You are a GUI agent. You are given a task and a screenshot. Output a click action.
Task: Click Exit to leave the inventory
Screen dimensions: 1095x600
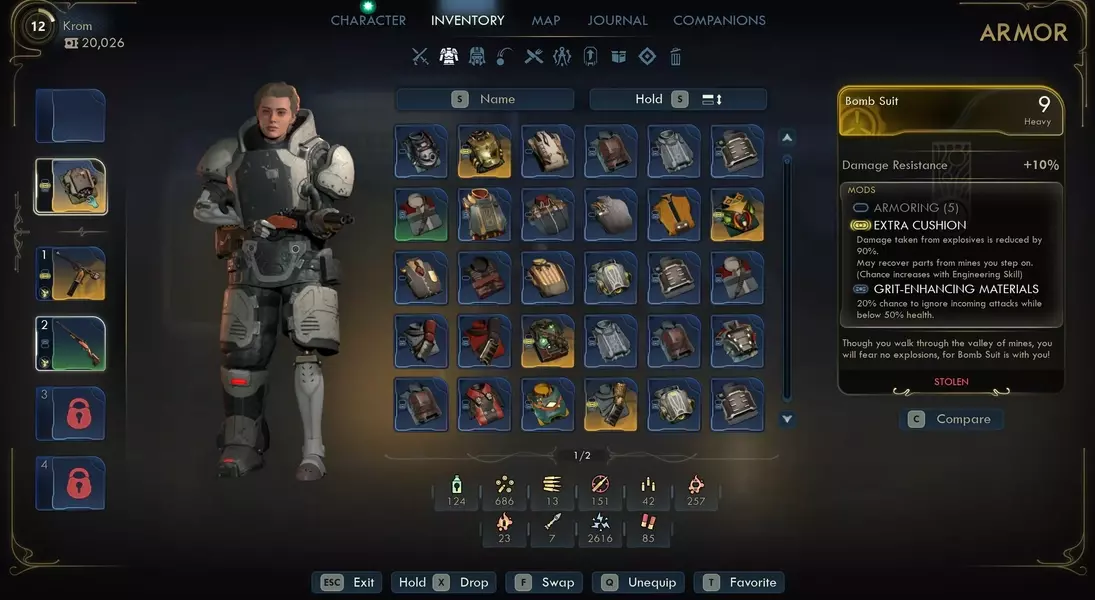[349, 582]
